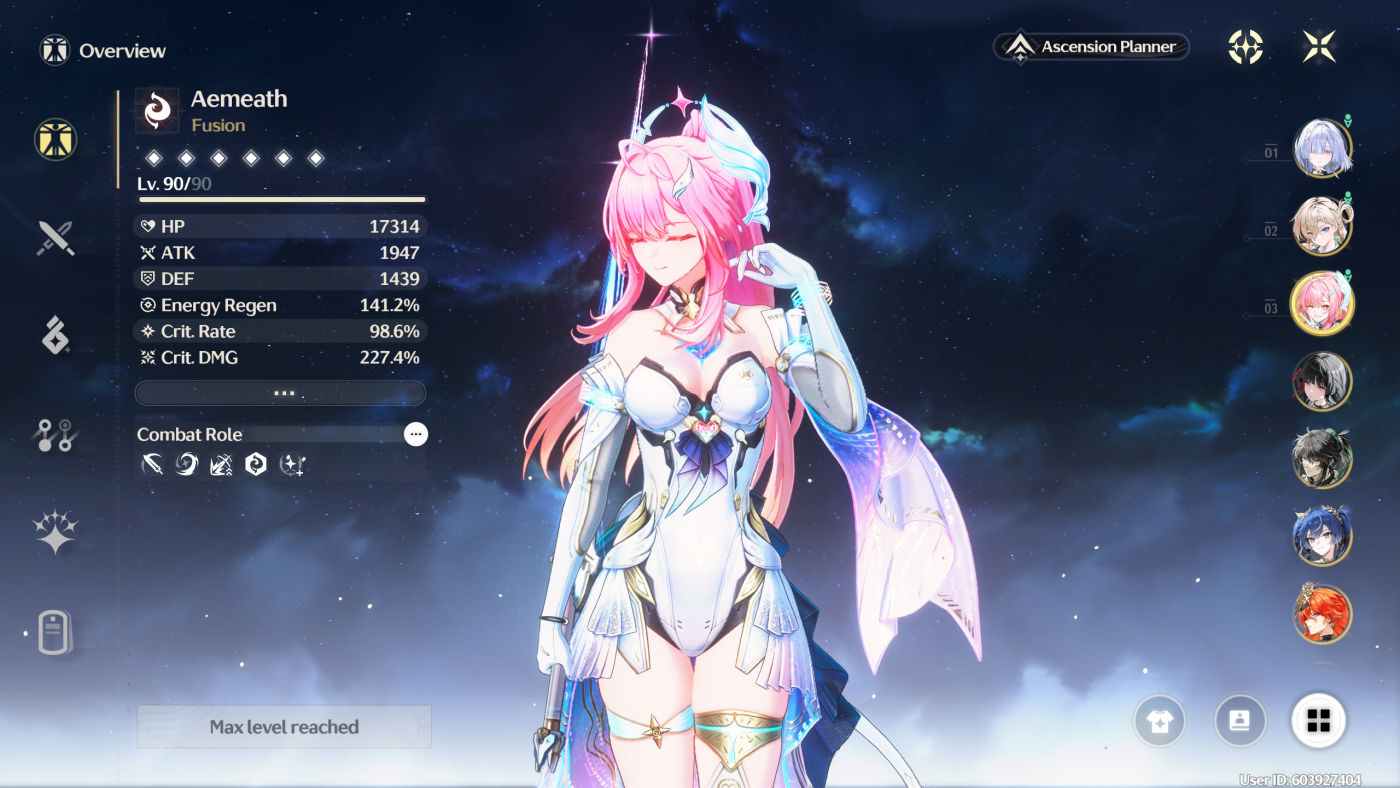Select the Overview tab with the figure icon
The height and width of the screenshot is (788, 1400).
click(56, 139)
